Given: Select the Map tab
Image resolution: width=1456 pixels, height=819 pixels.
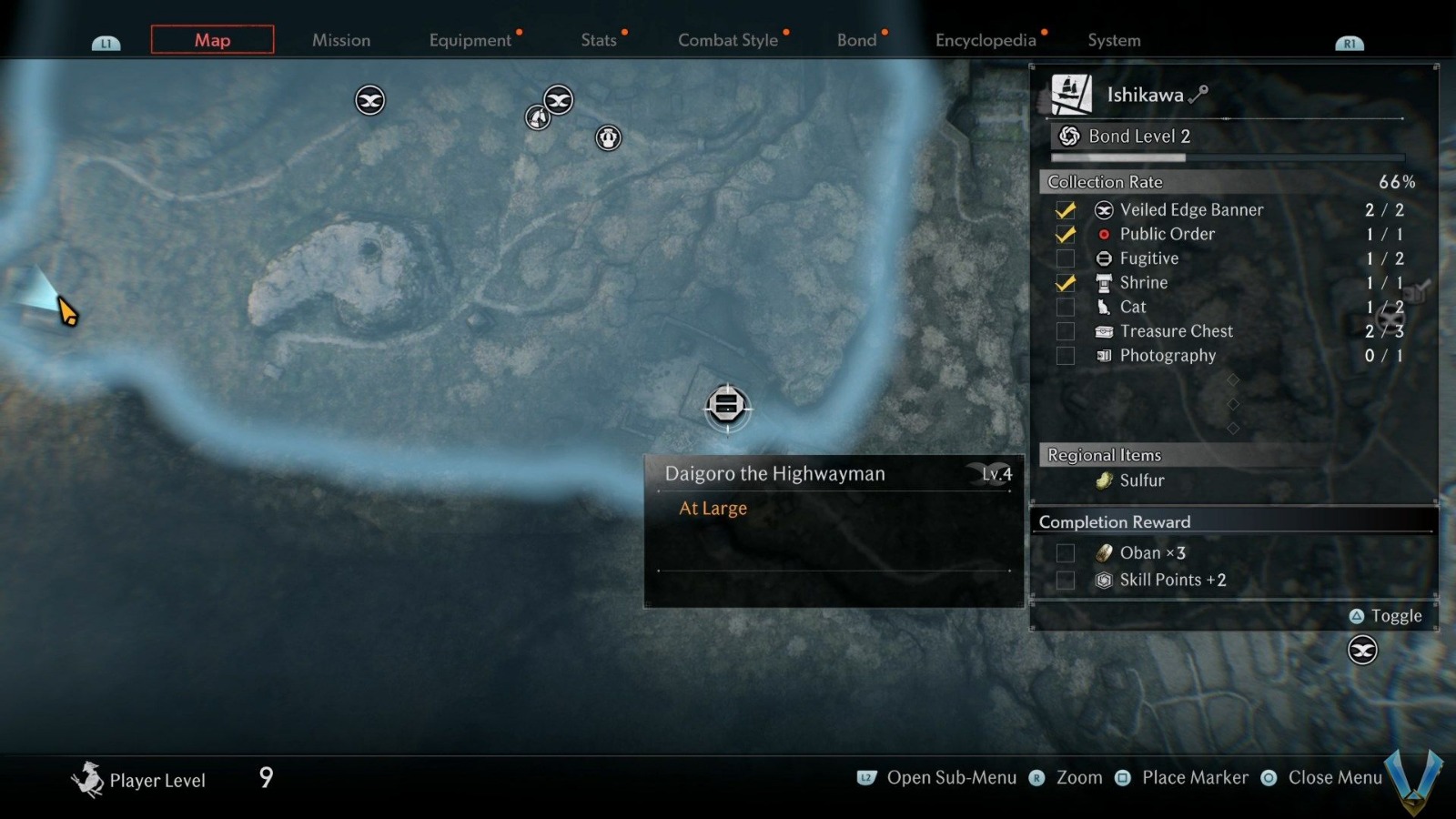Looking at the screenshot, I should [x=212, y=40].
